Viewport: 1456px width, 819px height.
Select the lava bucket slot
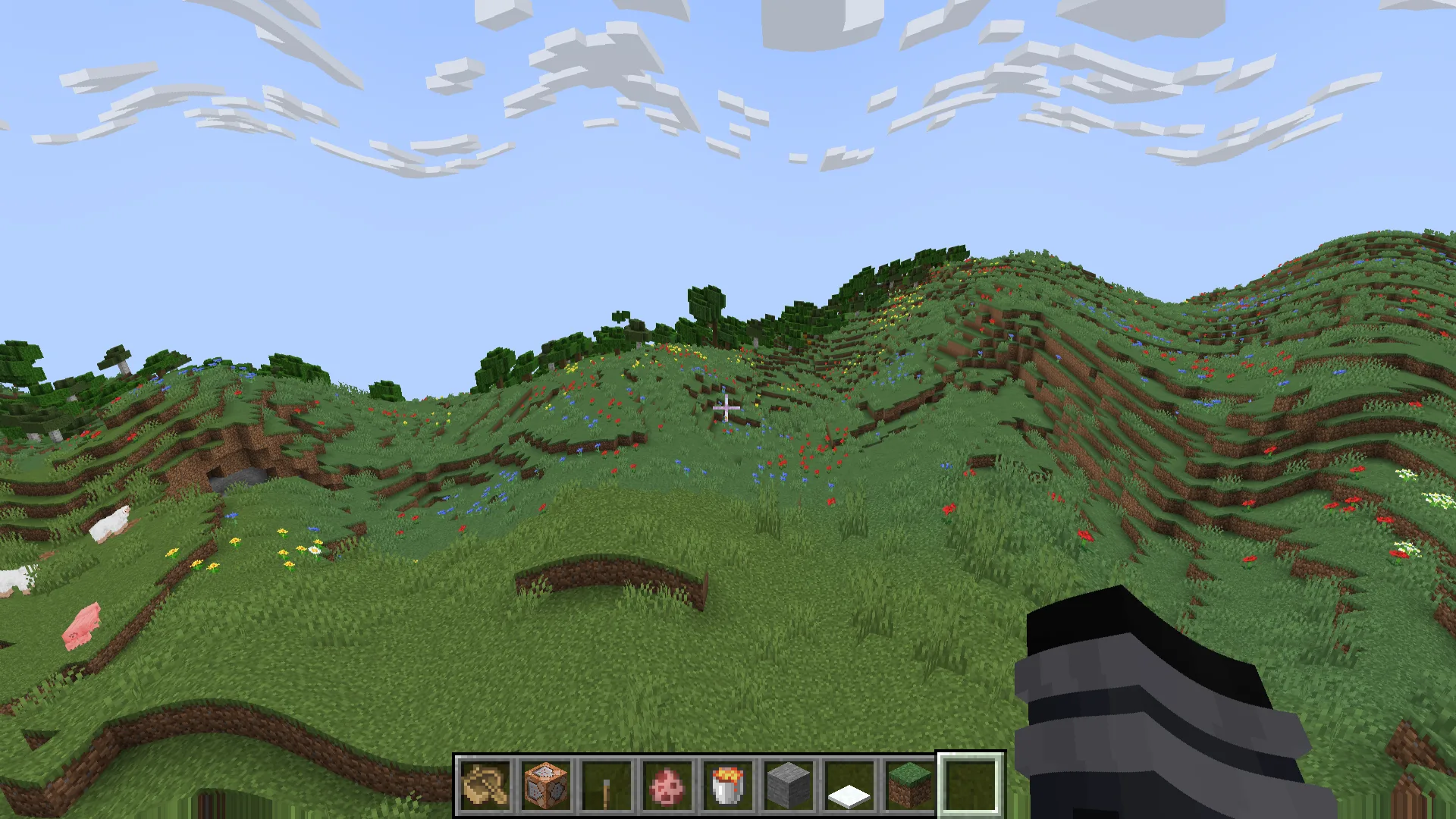[x=728, y=785]
